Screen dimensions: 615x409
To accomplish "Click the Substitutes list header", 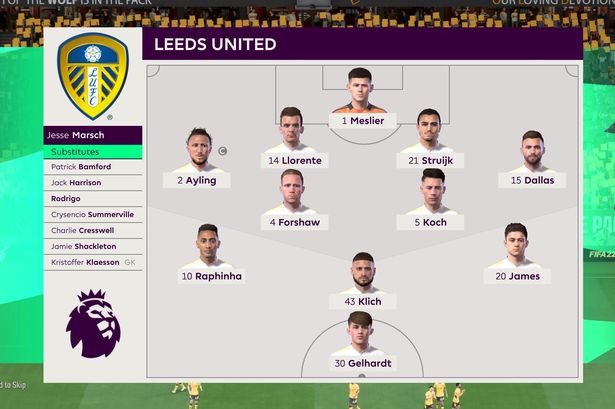I will [x=92, y=151].
